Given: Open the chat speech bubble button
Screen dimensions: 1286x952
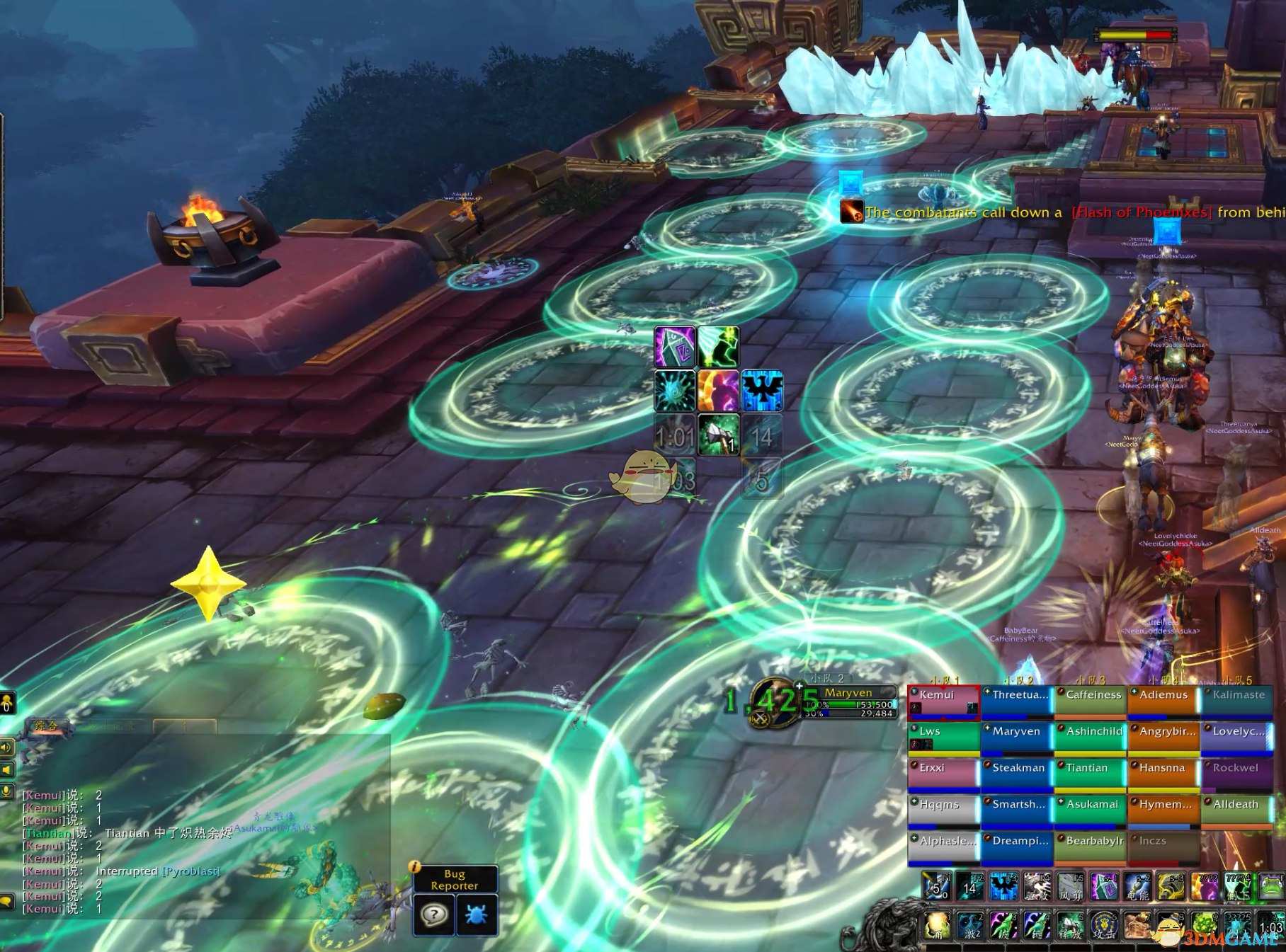Looking at the screenshot, I should pos(7,901).
